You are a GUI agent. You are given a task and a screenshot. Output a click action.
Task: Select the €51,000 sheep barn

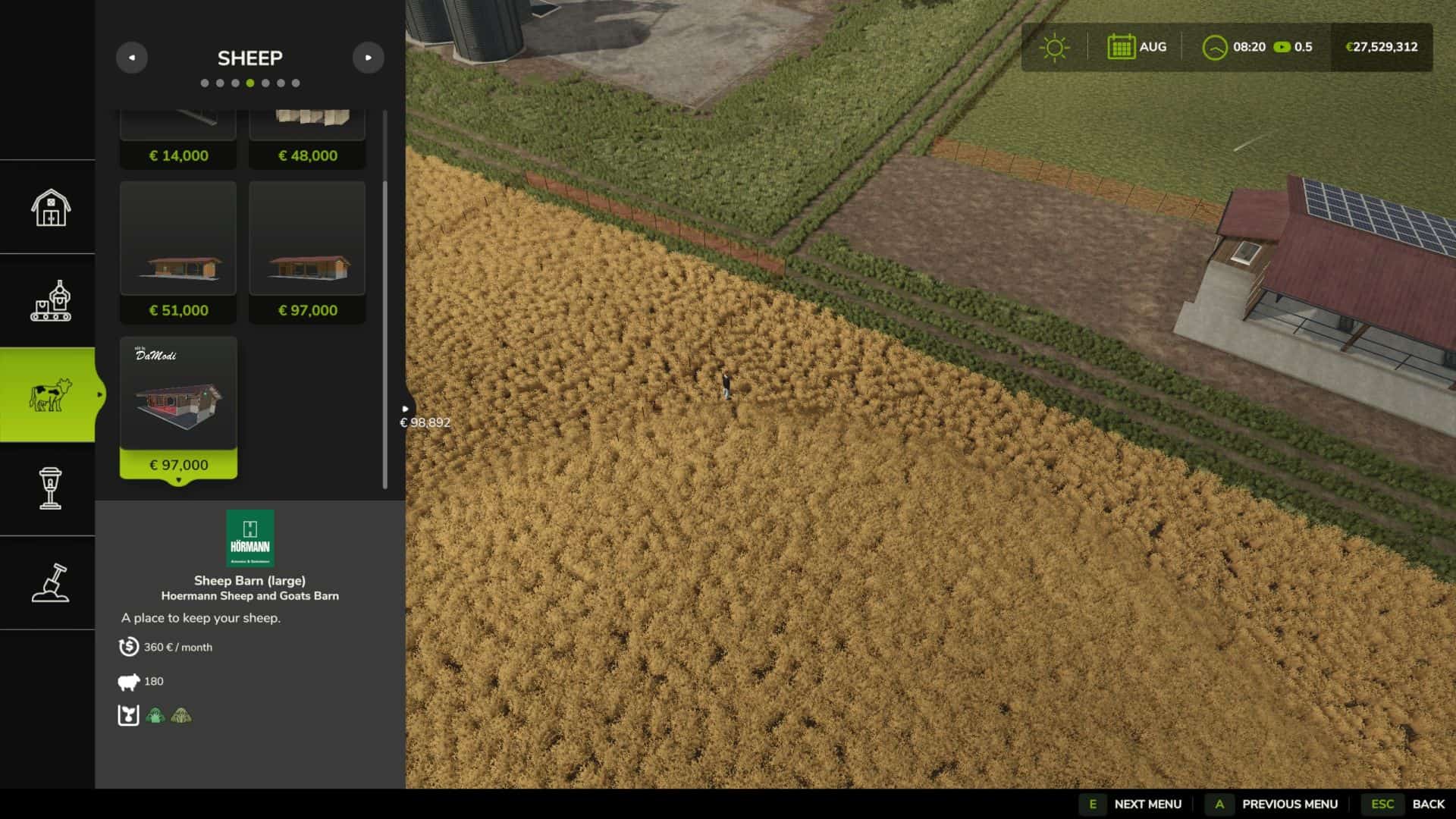[178, 252]
